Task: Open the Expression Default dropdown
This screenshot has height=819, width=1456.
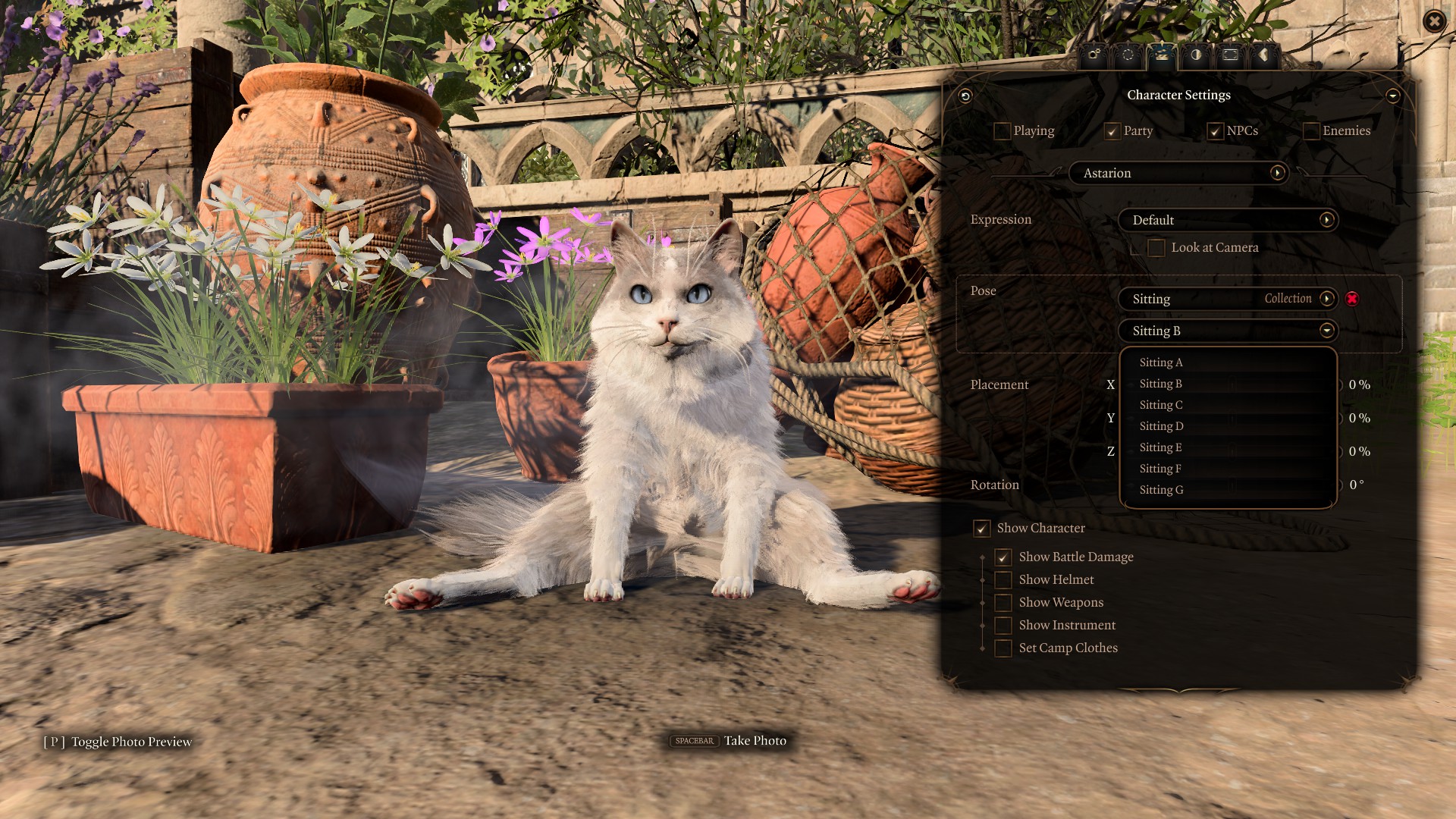Action: (x=1228, y=220)
